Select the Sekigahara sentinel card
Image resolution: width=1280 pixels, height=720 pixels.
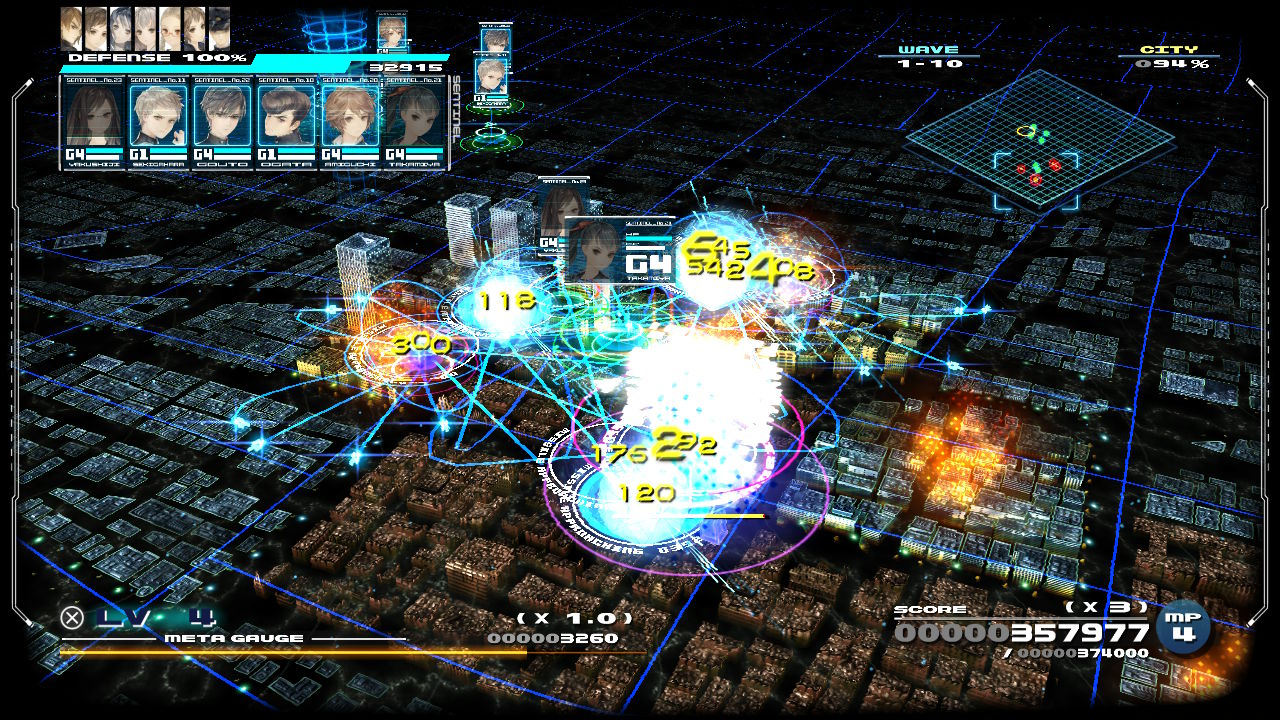(x=159, y=121)
